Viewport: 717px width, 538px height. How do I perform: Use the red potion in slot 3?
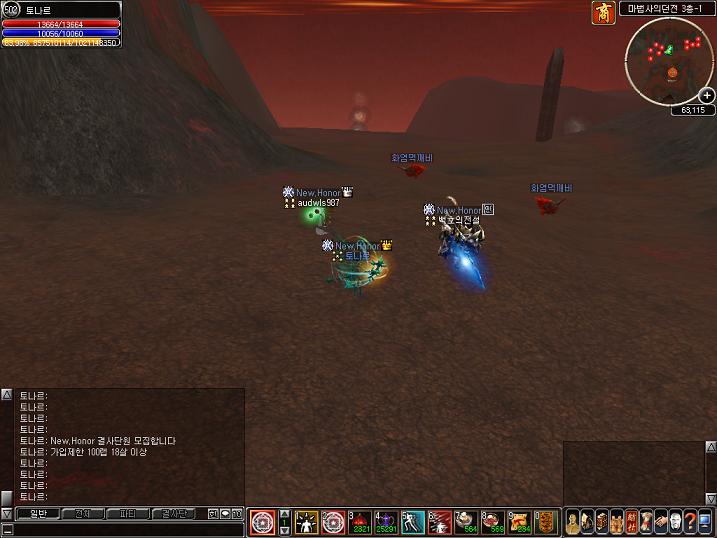click(x=360, y=522)
